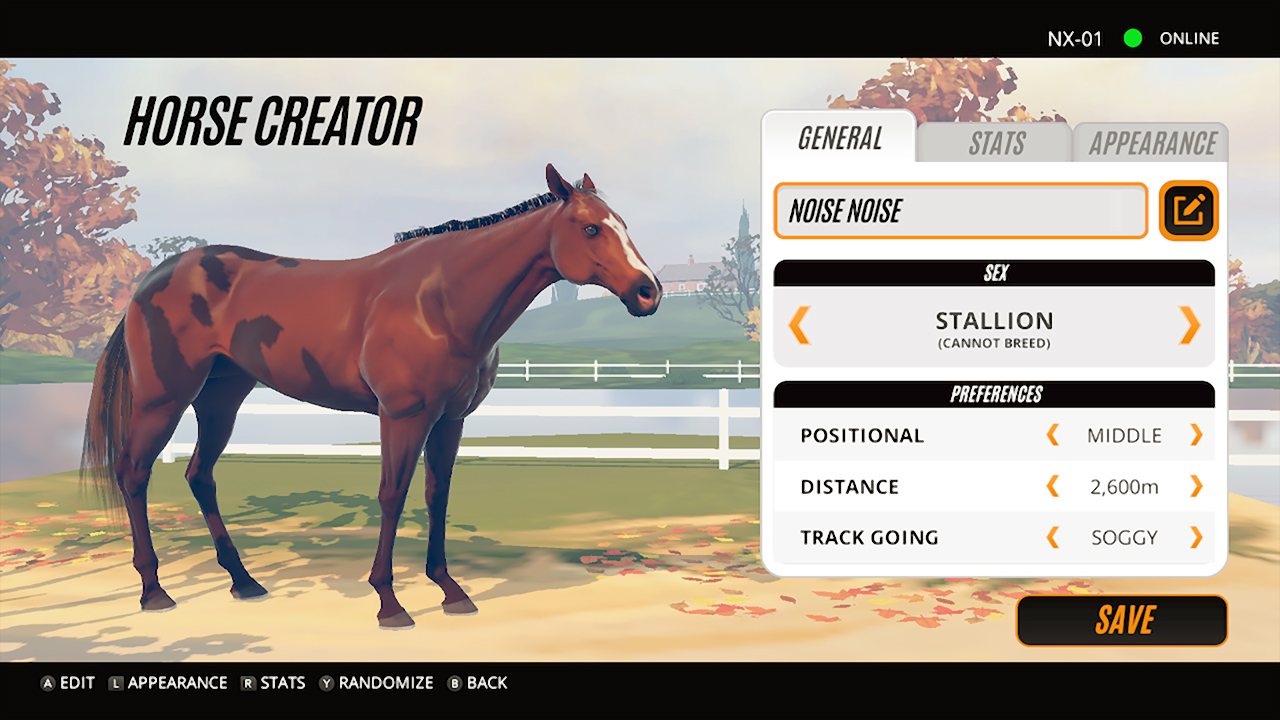Click the STALLION sex selector label
Screen dimensions: 1280x720
(x=994, y=321)
